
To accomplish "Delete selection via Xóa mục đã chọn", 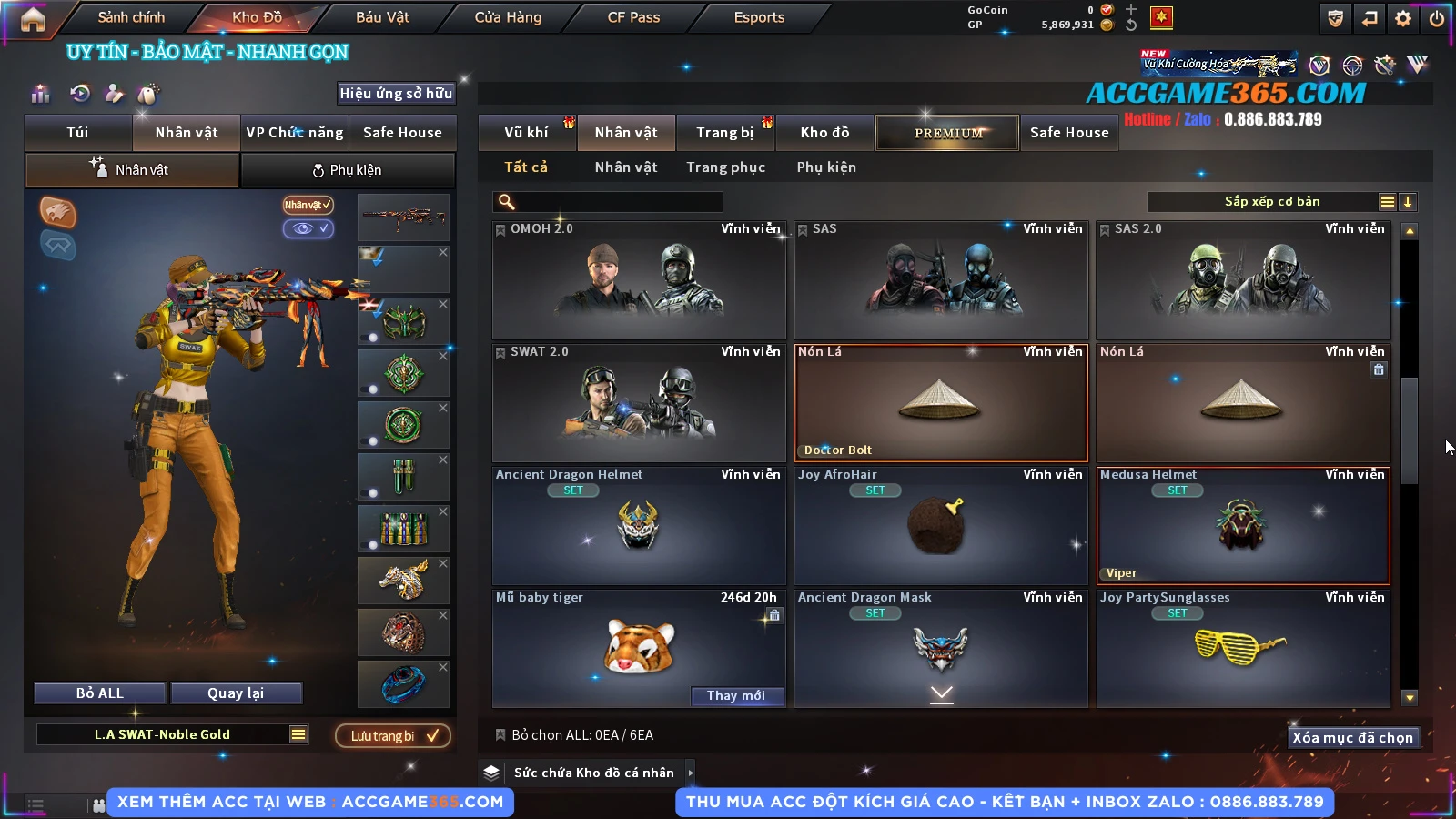I will tap(1352, 738).
